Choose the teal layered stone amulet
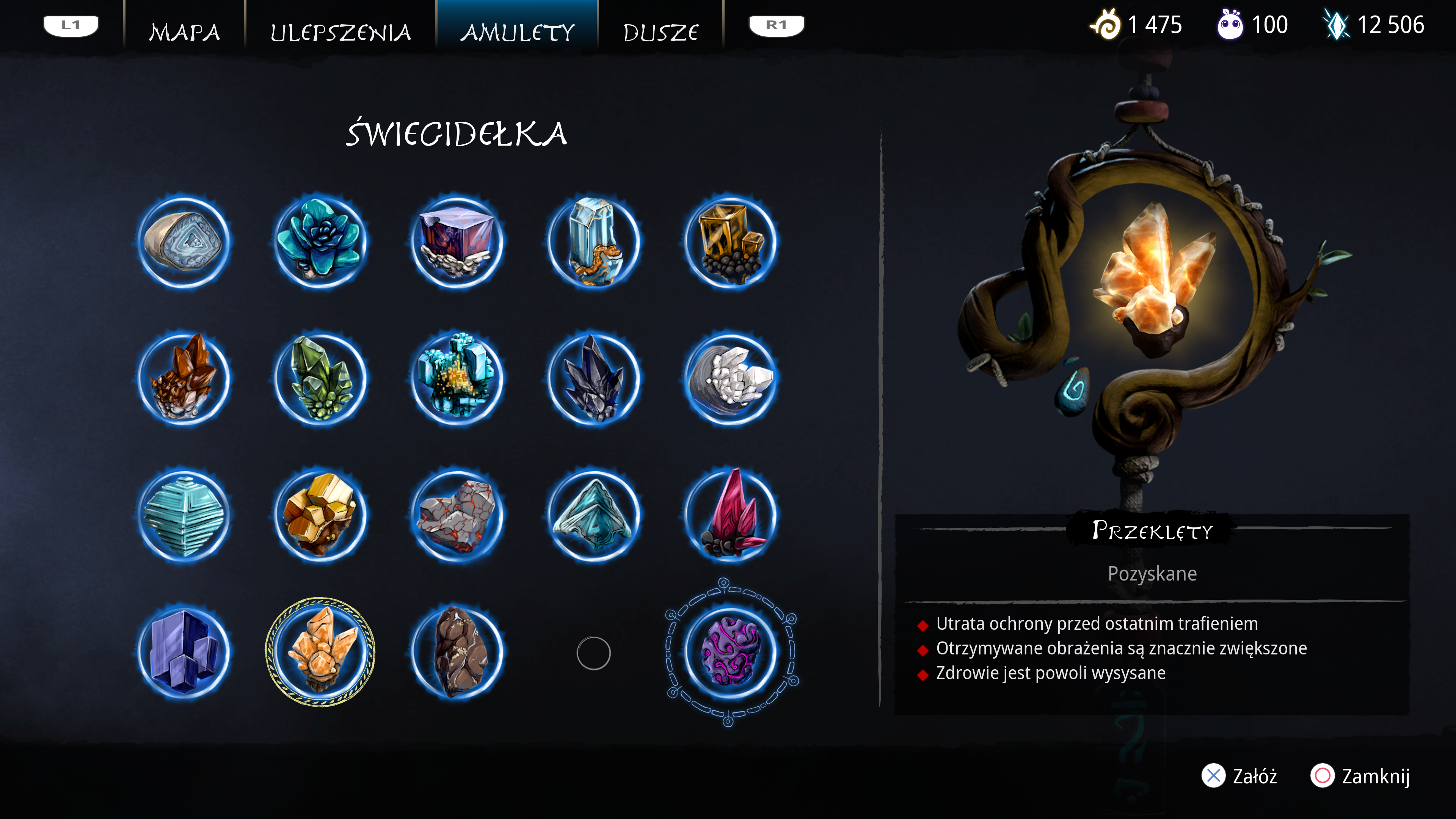Image resolution: width=1456 pixels, height=819 pixels. (184, 516)
